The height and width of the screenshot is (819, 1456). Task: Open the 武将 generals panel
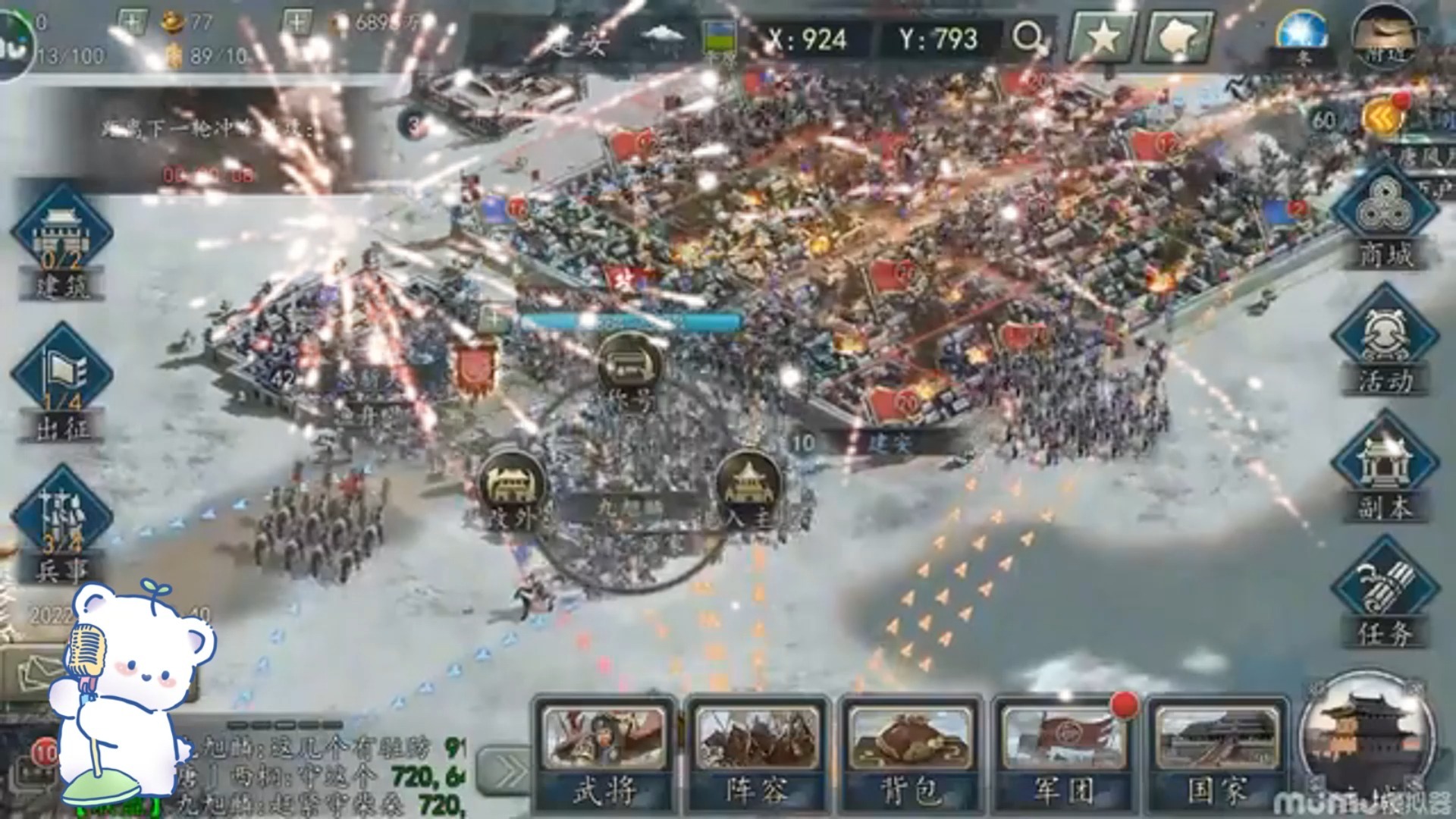click(604, 755)
